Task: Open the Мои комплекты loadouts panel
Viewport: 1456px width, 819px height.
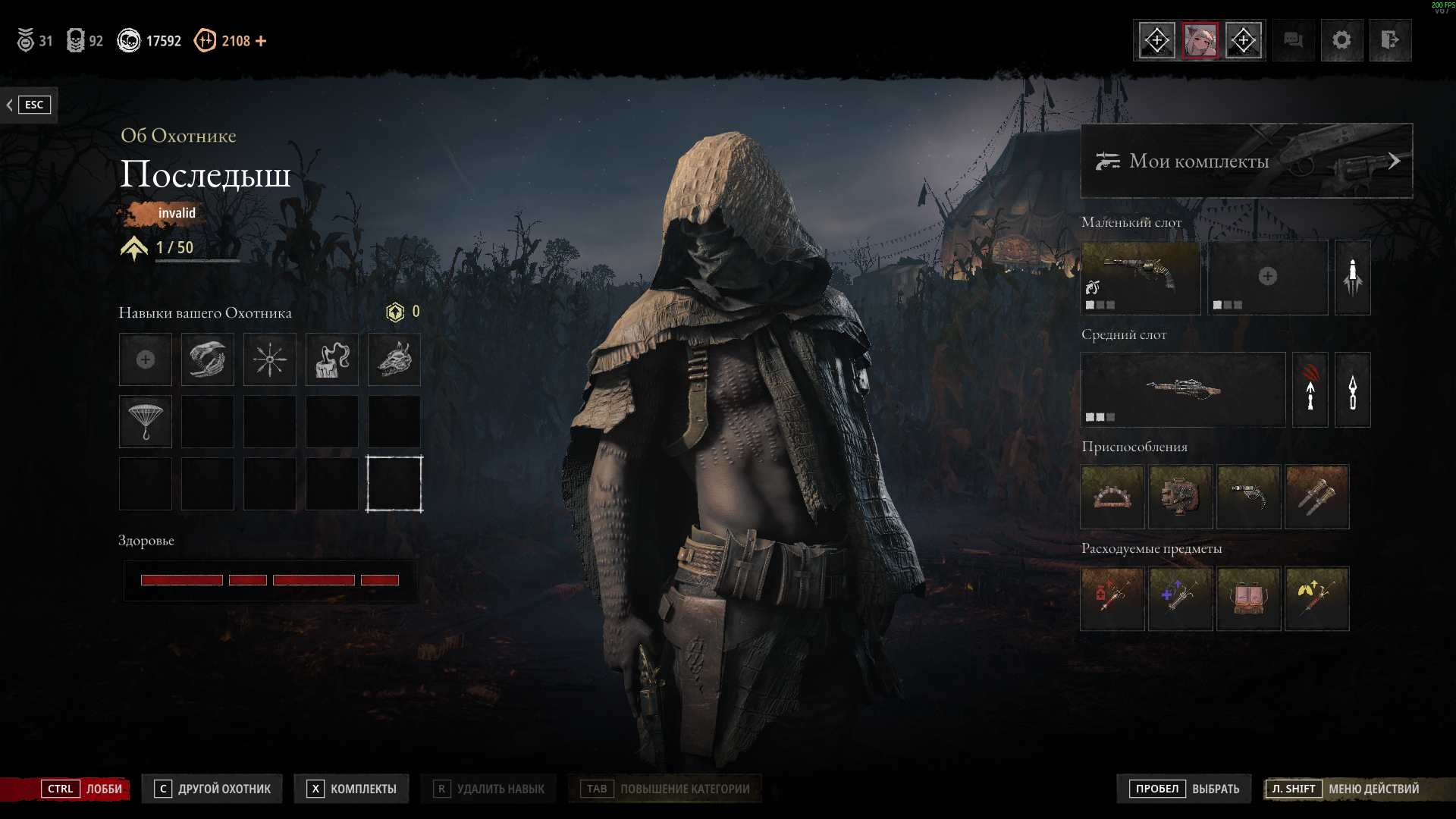Action: tap(1246, 161)
